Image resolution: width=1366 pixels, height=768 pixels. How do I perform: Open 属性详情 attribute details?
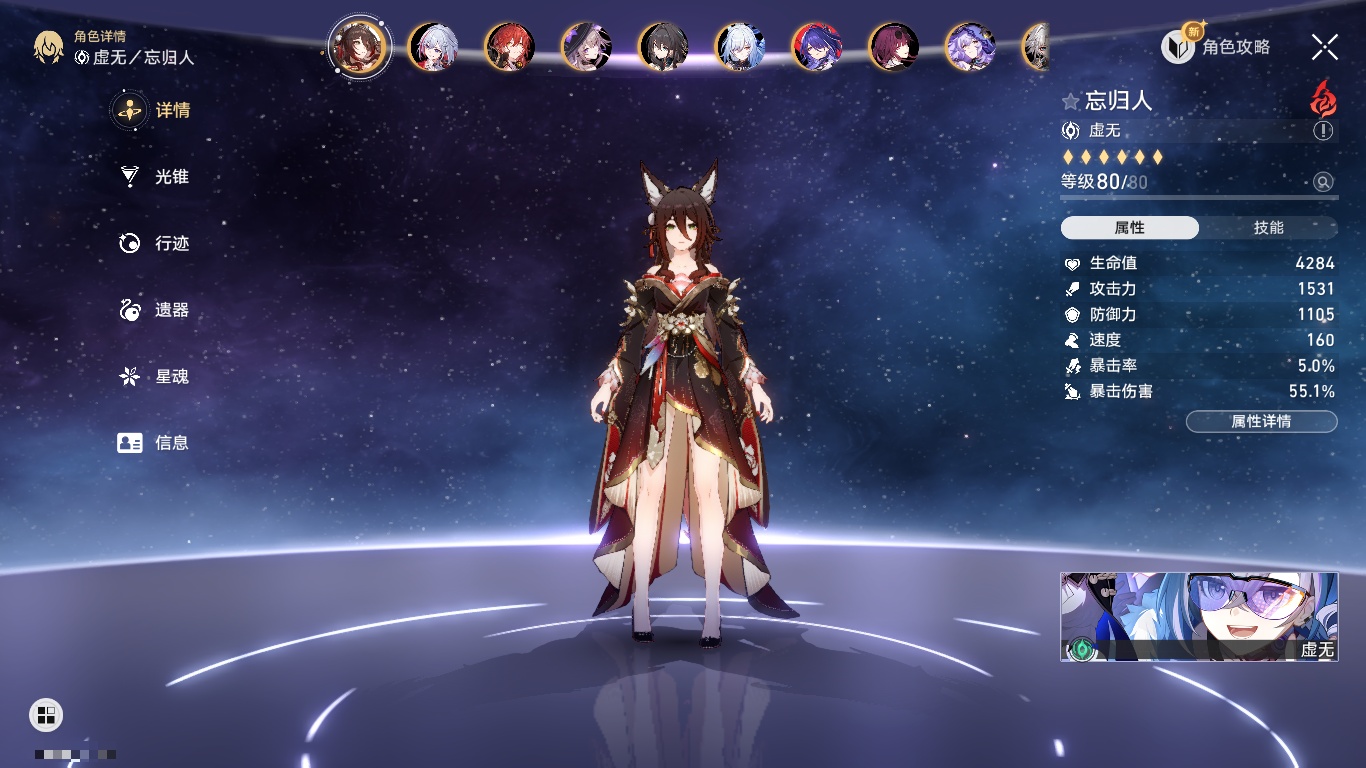point(1261,422)
